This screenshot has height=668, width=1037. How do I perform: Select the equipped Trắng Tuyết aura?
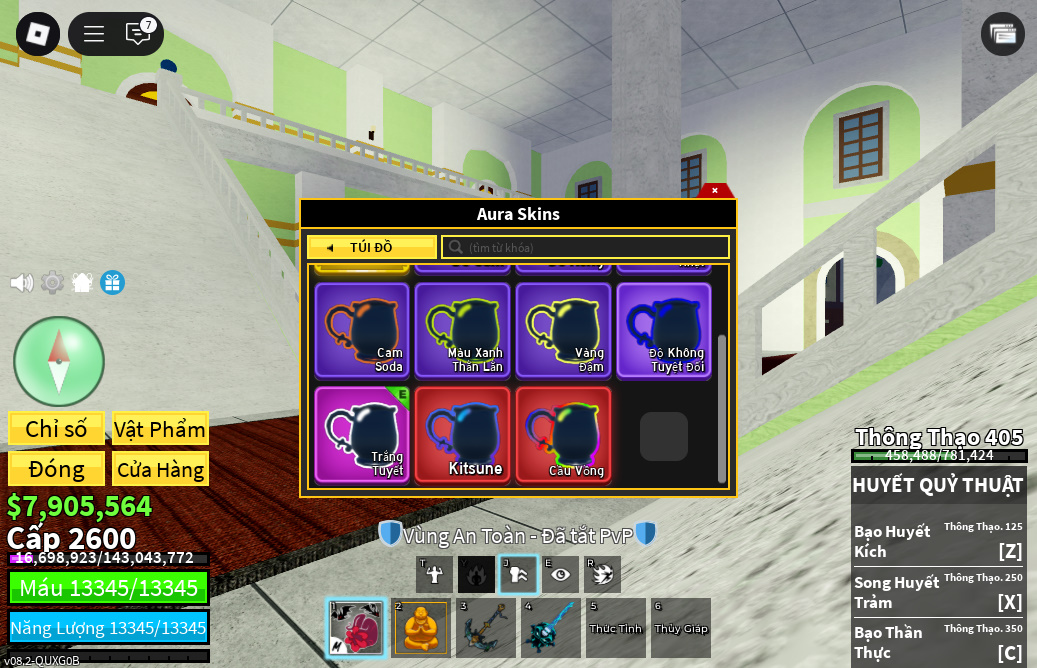coord(362,435)
